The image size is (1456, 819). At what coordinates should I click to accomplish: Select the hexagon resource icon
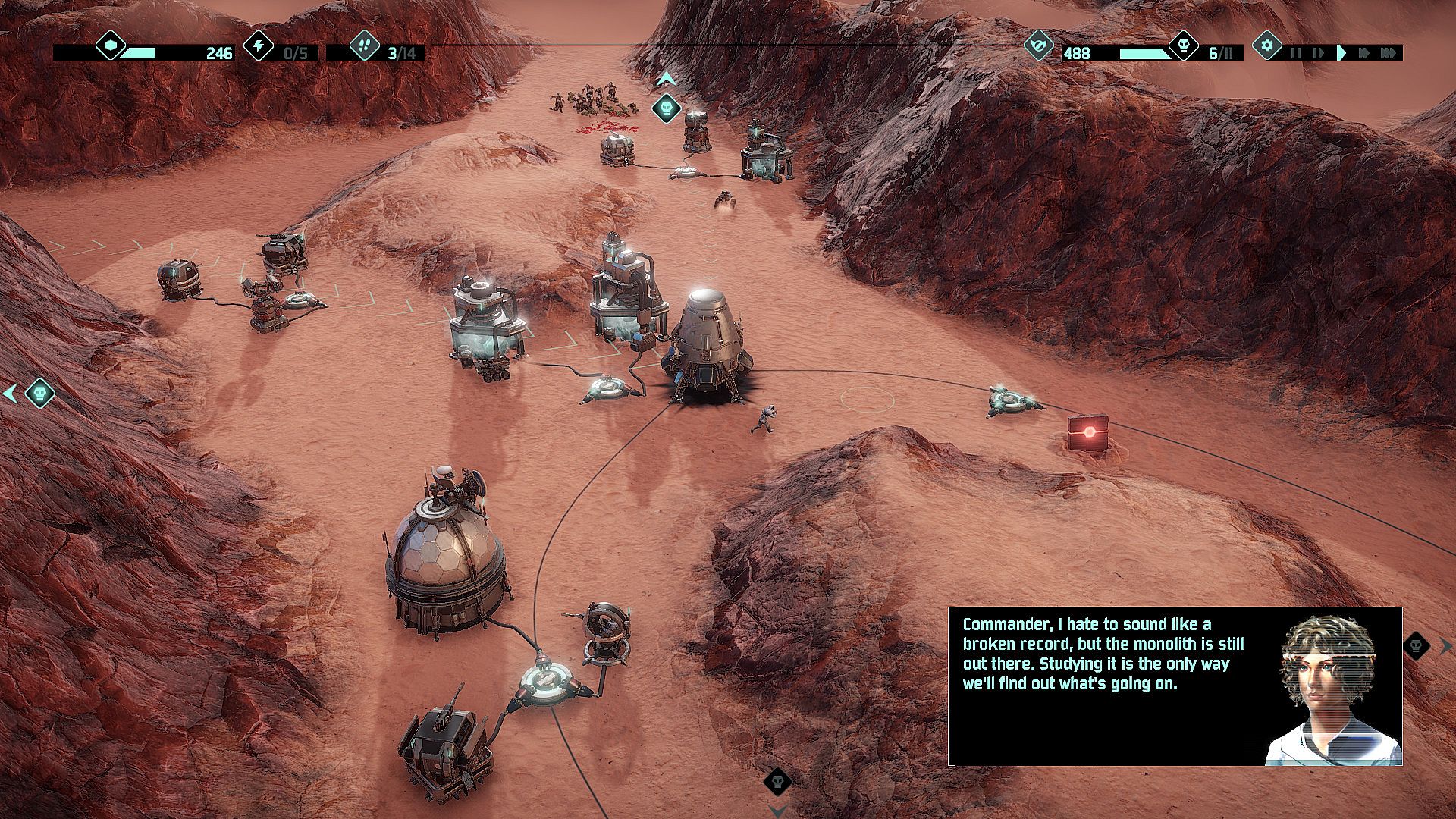click(111, 46)
